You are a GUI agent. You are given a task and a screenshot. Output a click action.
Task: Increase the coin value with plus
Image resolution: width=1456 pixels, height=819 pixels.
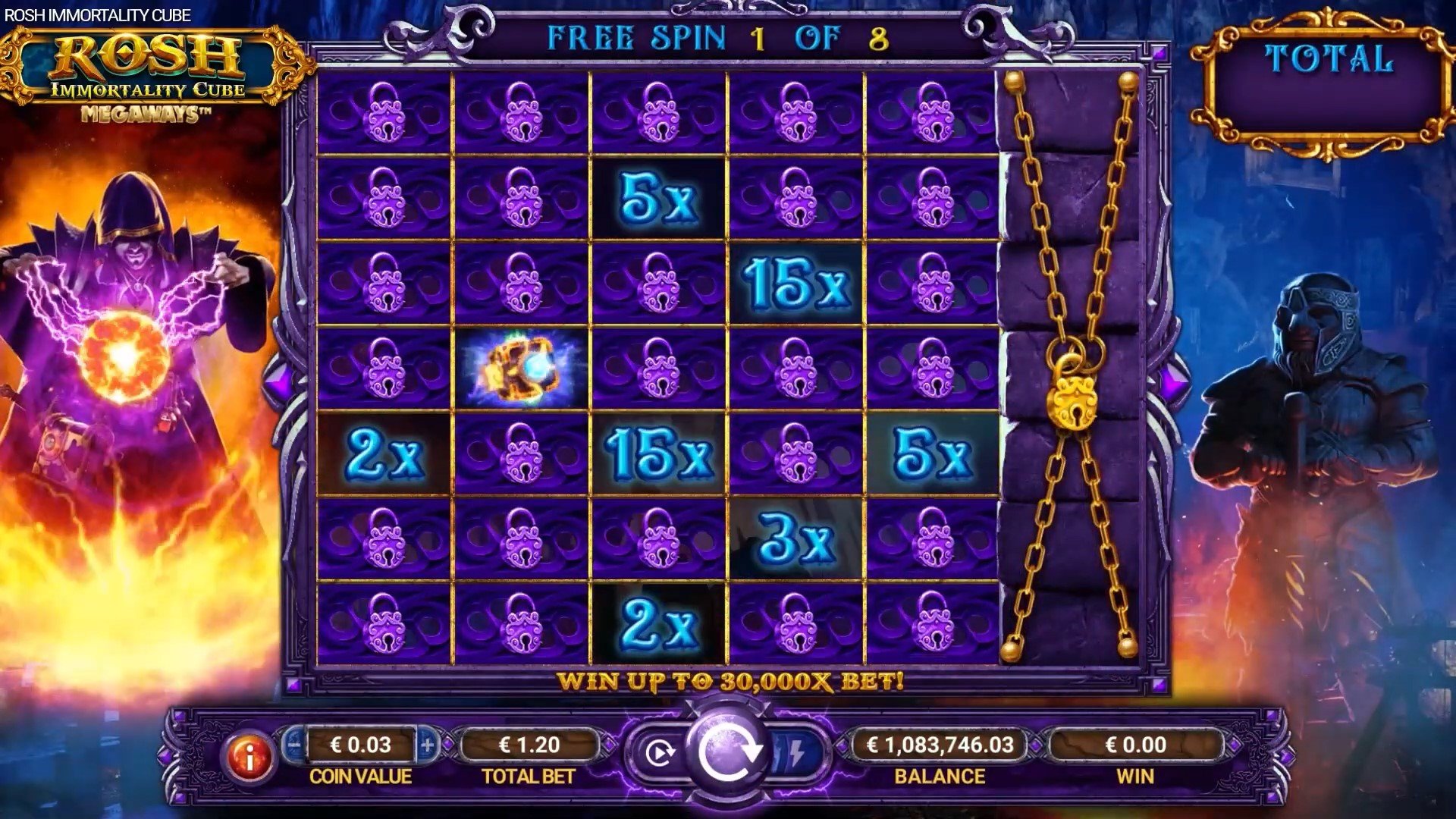click(x=427, y=745)
